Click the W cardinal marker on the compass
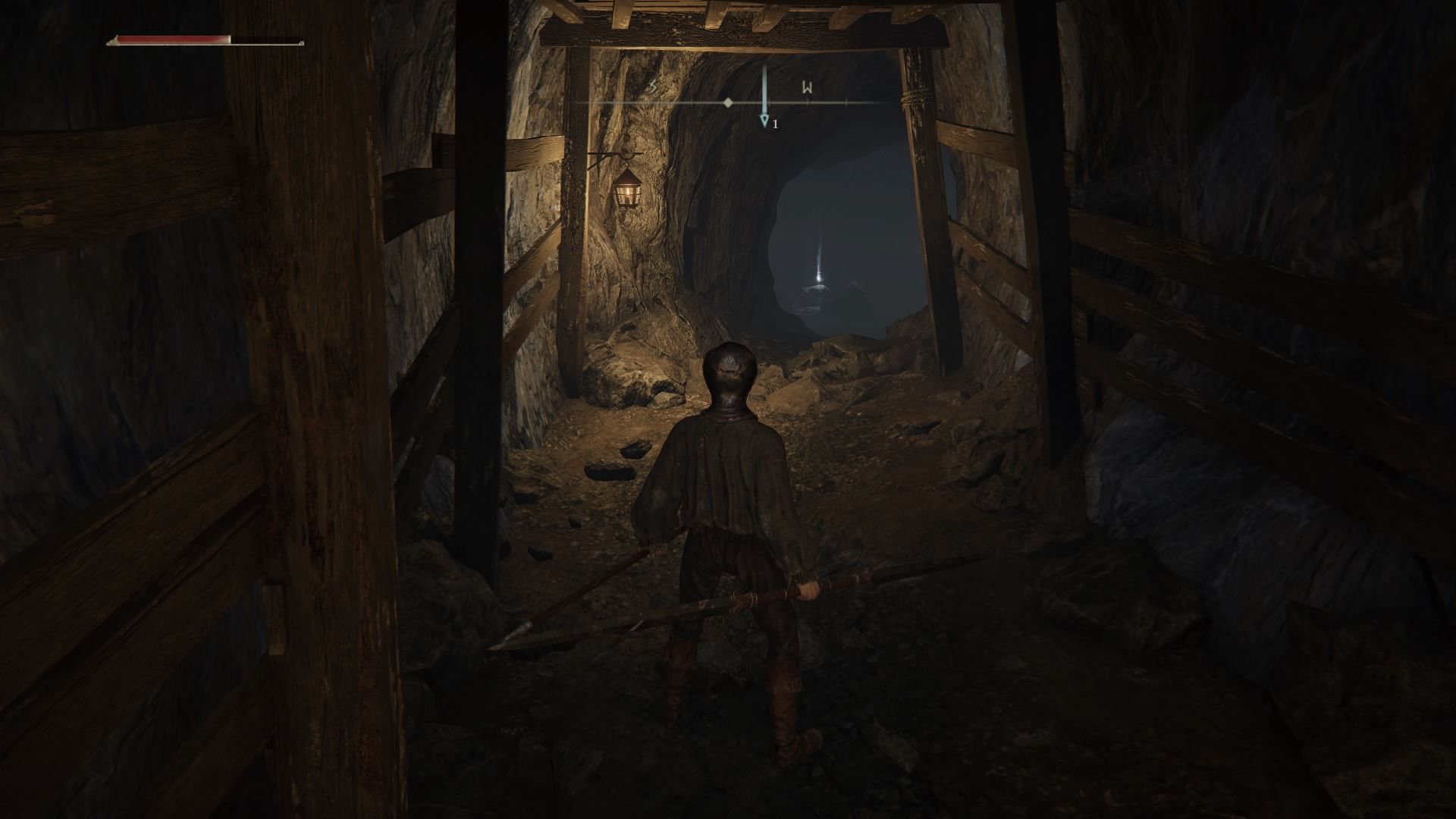 pyautogui.click(x=806, y=88)
